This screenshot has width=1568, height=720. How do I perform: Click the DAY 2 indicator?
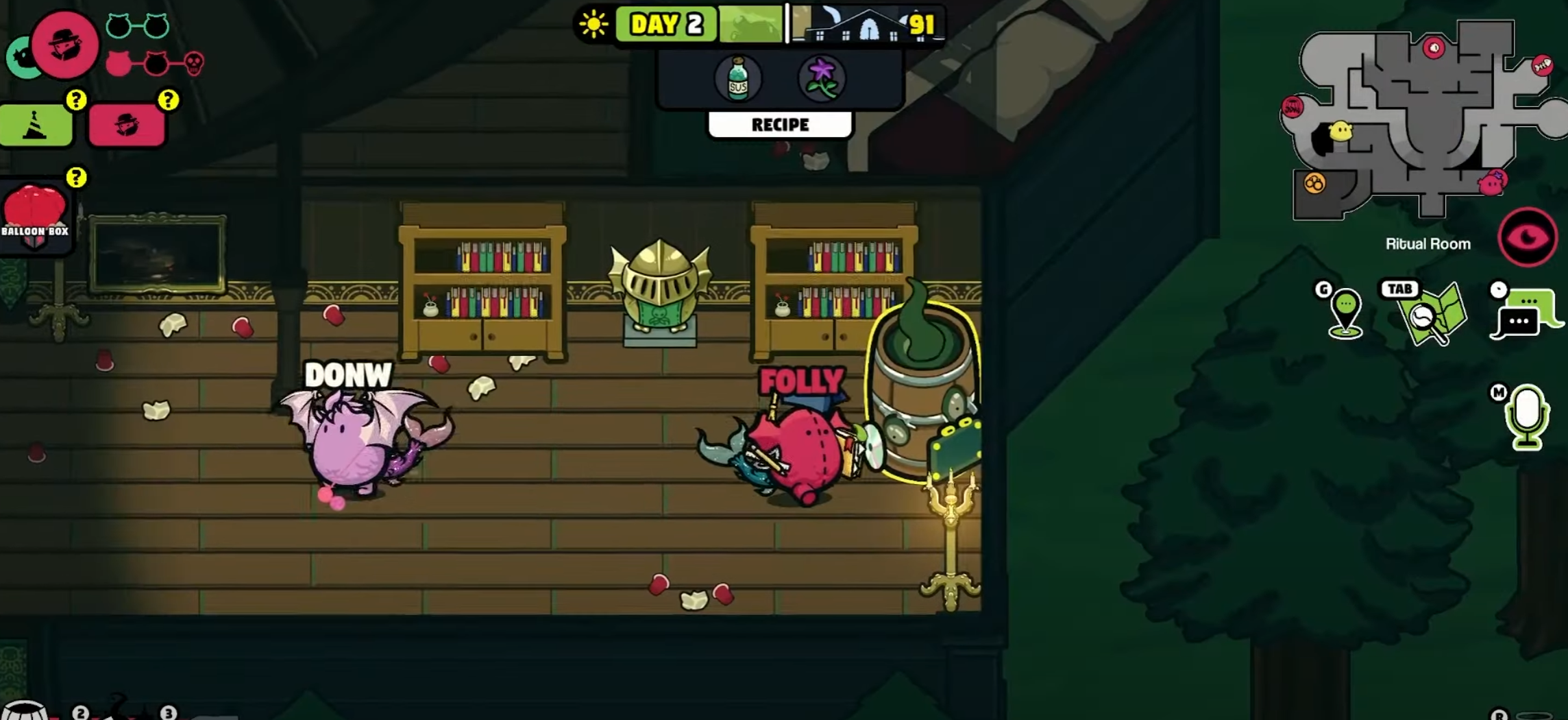pos(666,25)
